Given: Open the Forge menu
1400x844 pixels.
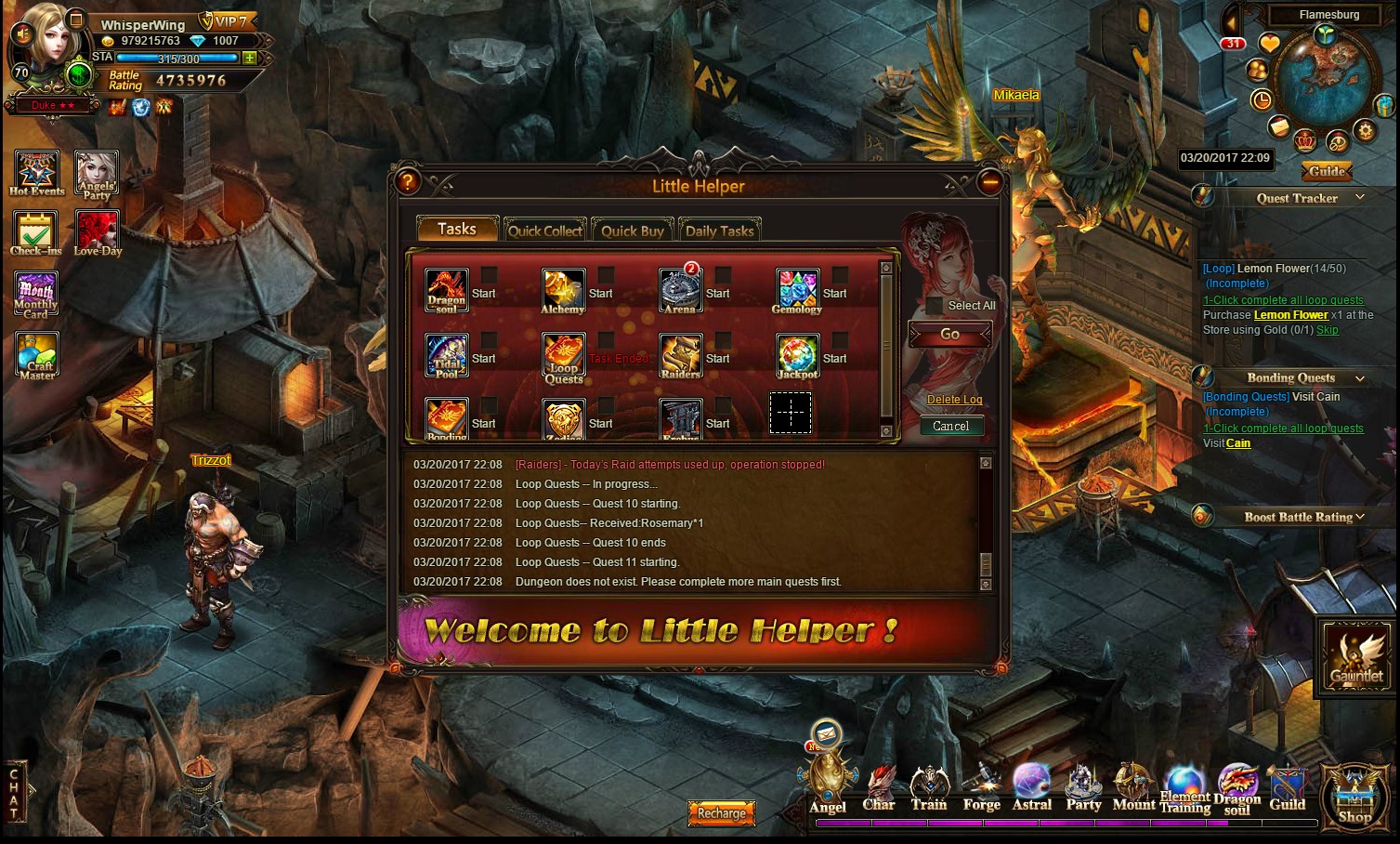Looking at the screenshot, I should [981, 788].
